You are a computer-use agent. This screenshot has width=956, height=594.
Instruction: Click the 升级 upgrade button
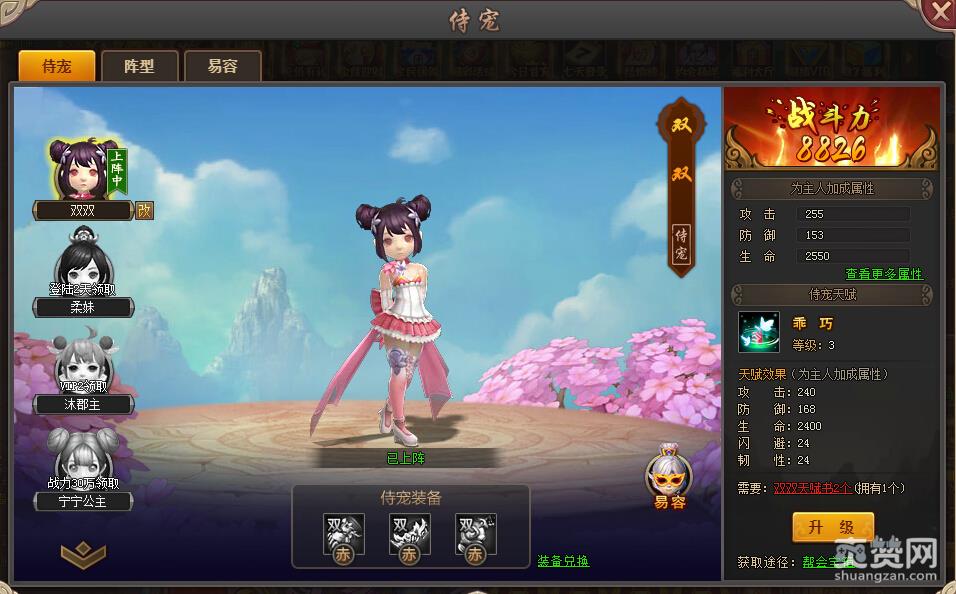[833, 527]
